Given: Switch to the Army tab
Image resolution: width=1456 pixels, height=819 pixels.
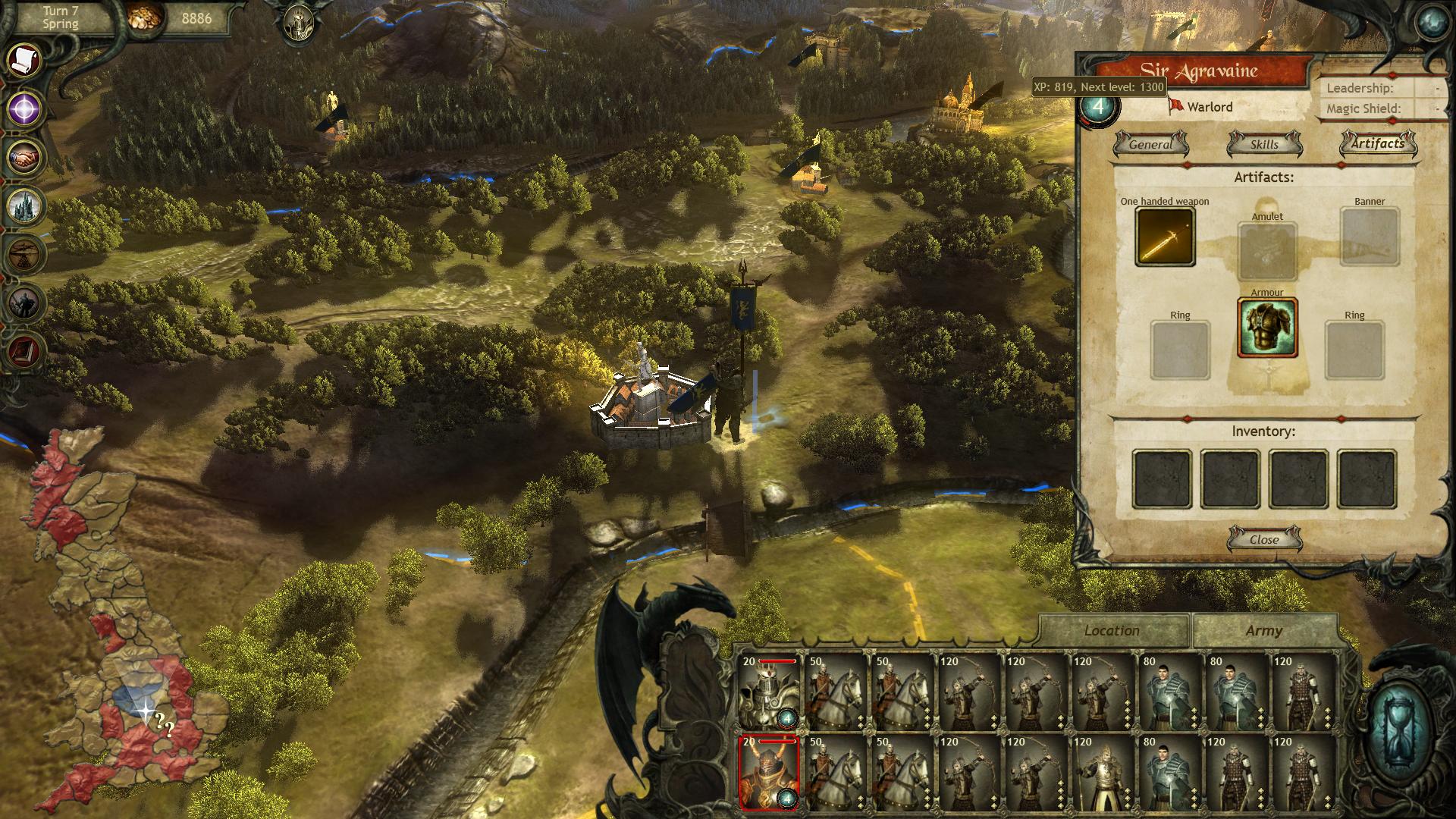Looking at the screenshot, I should point(1263,631).
